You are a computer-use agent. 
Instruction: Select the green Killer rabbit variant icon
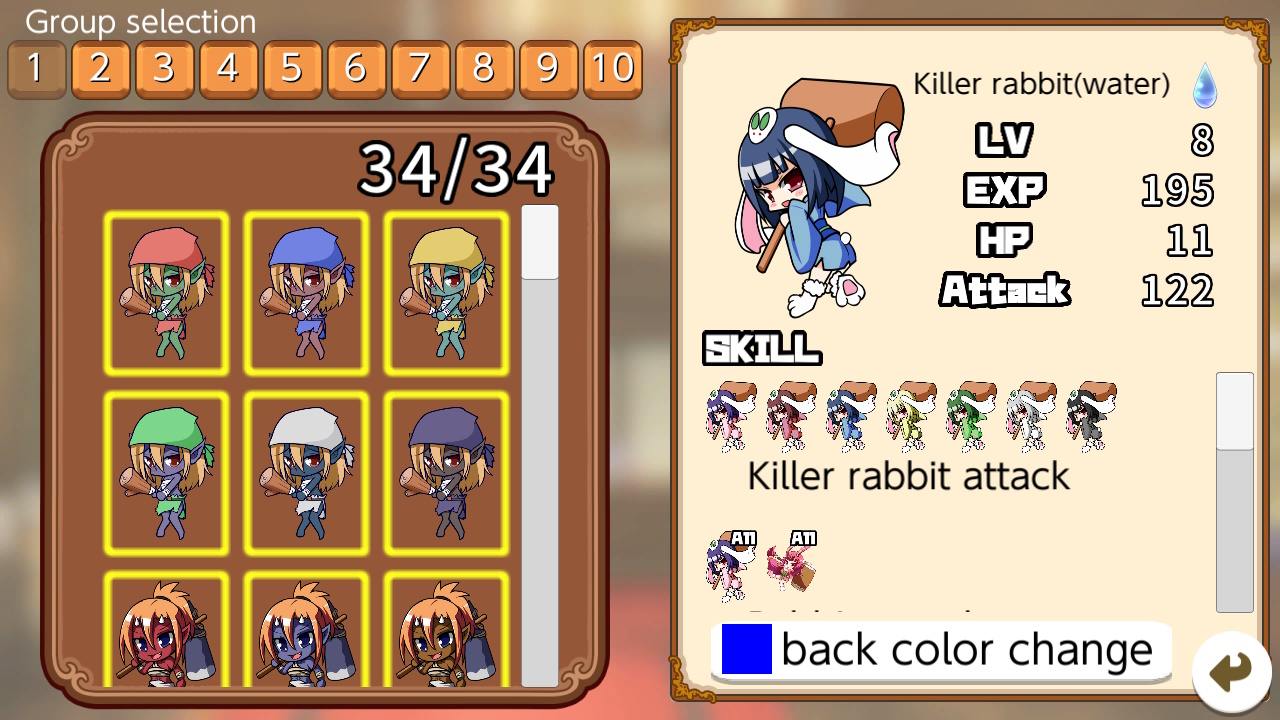pos(970,415)
